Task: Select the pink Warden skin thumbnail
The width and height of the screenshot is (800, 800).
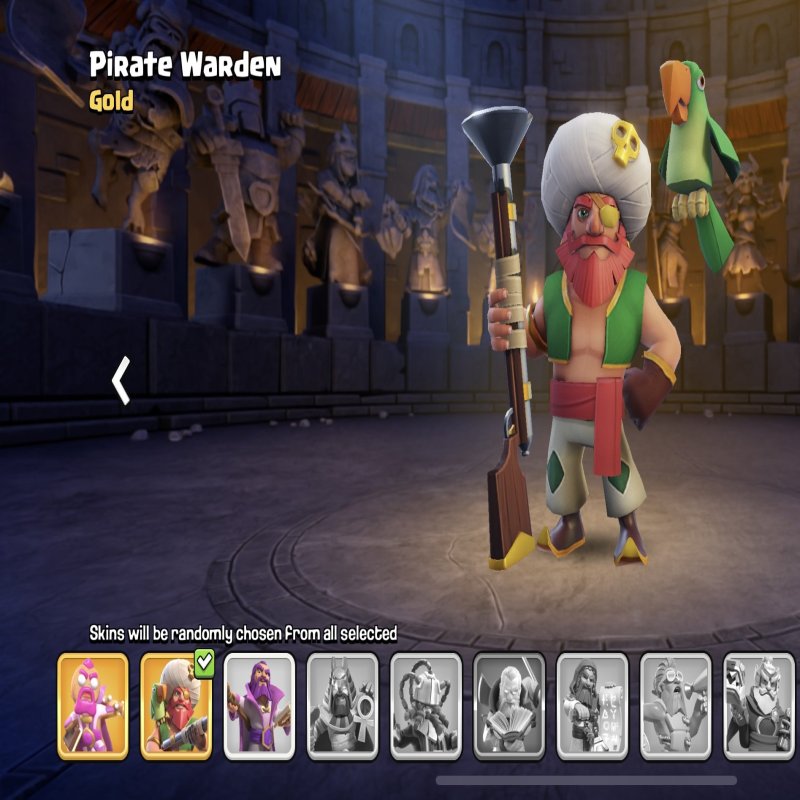Action: [93, 705]
